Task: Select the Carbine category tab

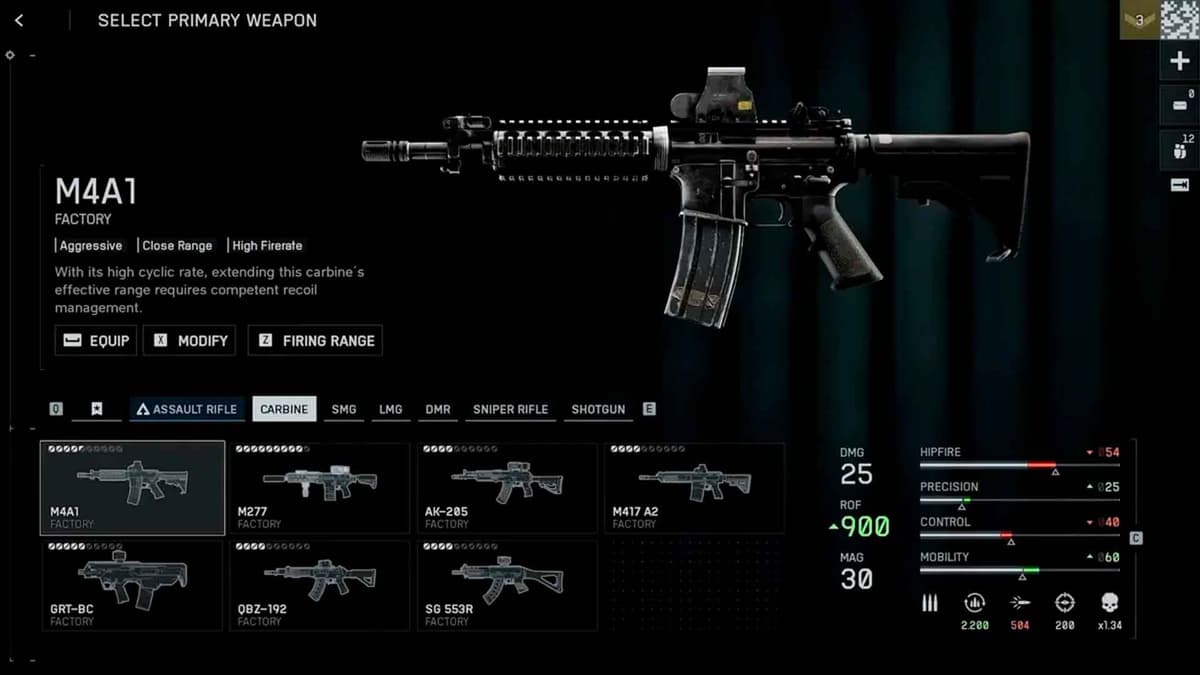Action: (x=284, y=409)
